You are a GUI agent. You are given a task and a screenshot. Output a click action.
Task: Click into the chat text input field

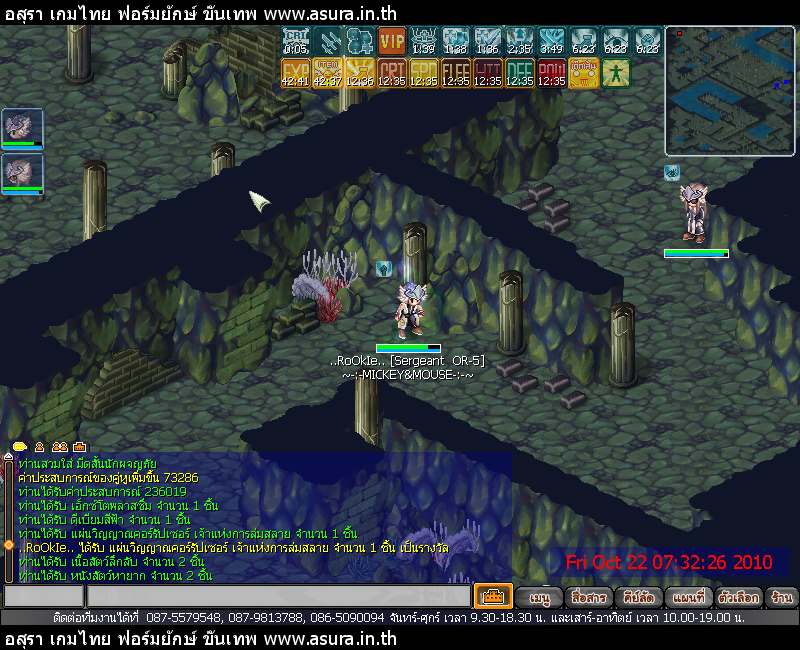pos(278,597)
